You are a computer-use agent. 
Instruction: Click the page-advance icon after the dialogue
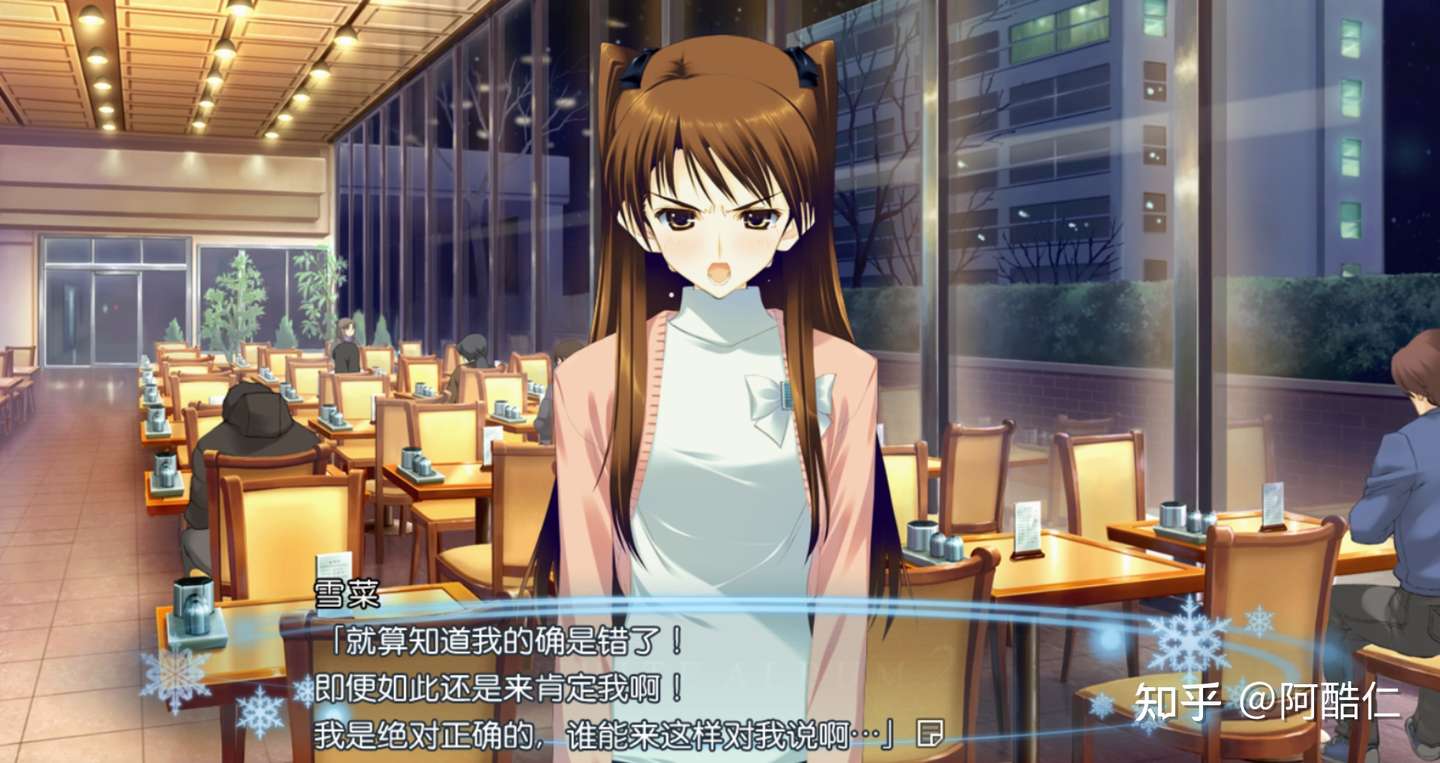(929, 733)
